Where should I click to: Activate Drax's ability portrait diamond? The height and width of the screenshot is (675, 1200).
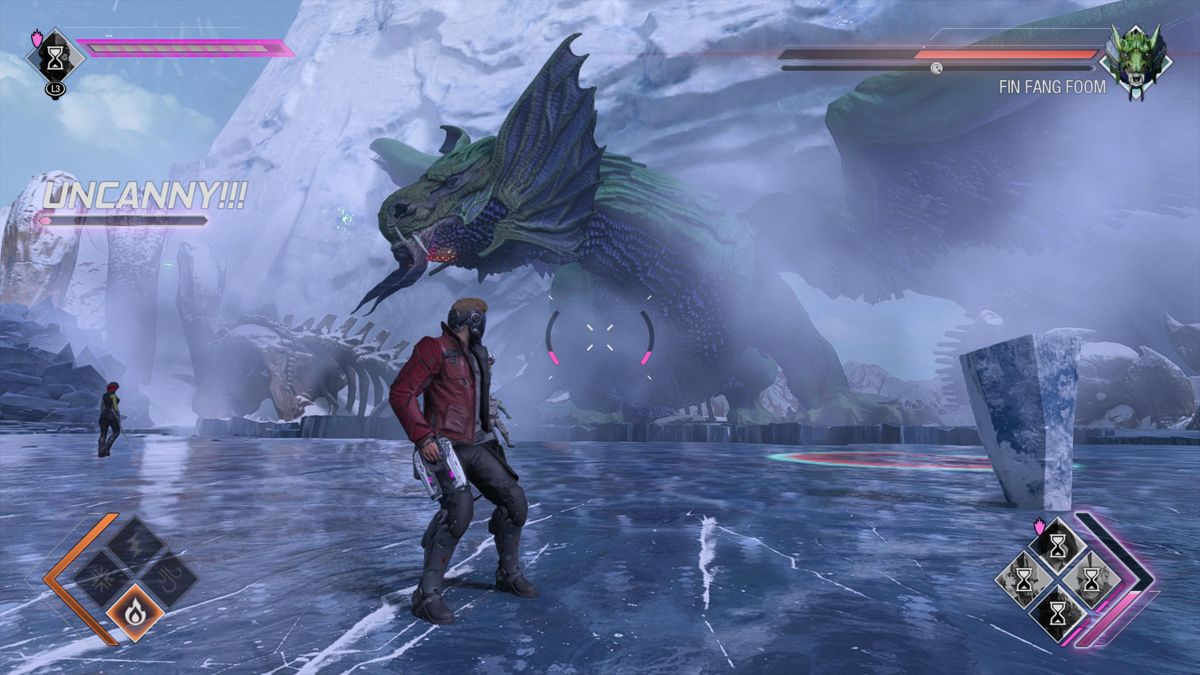(x=1024, y=578)
